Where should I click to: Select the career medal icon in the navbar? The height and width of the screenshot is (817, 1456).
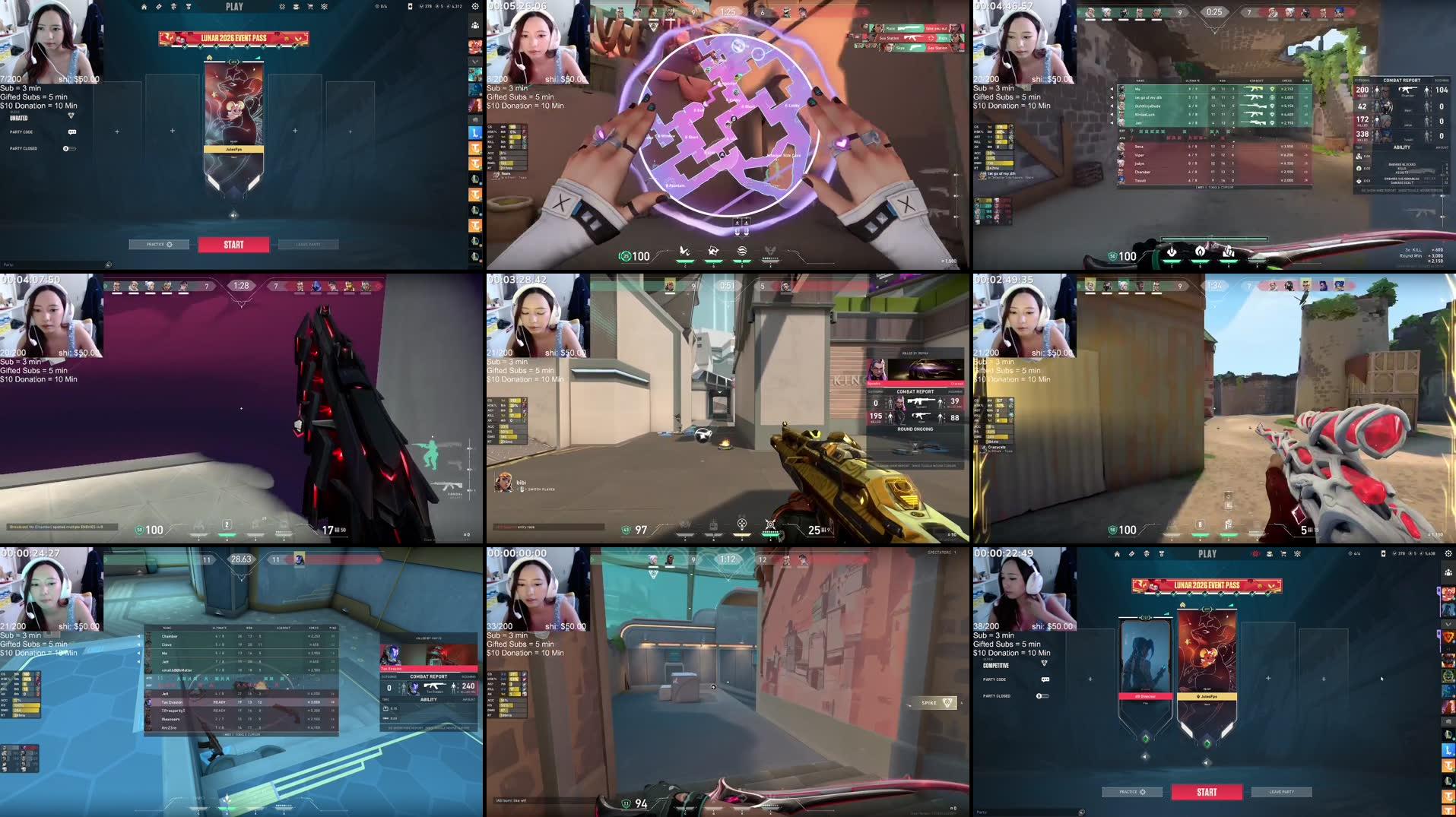coord(189,8)
